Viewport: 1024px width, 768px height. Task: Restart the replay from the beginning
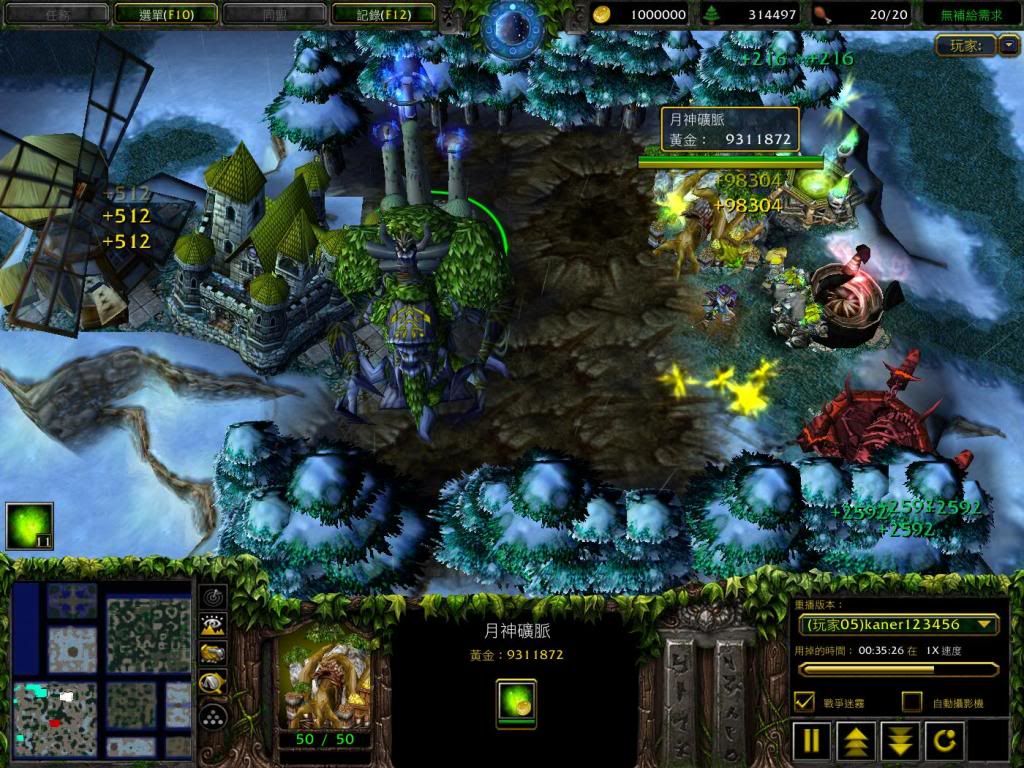tap(945, 741)
